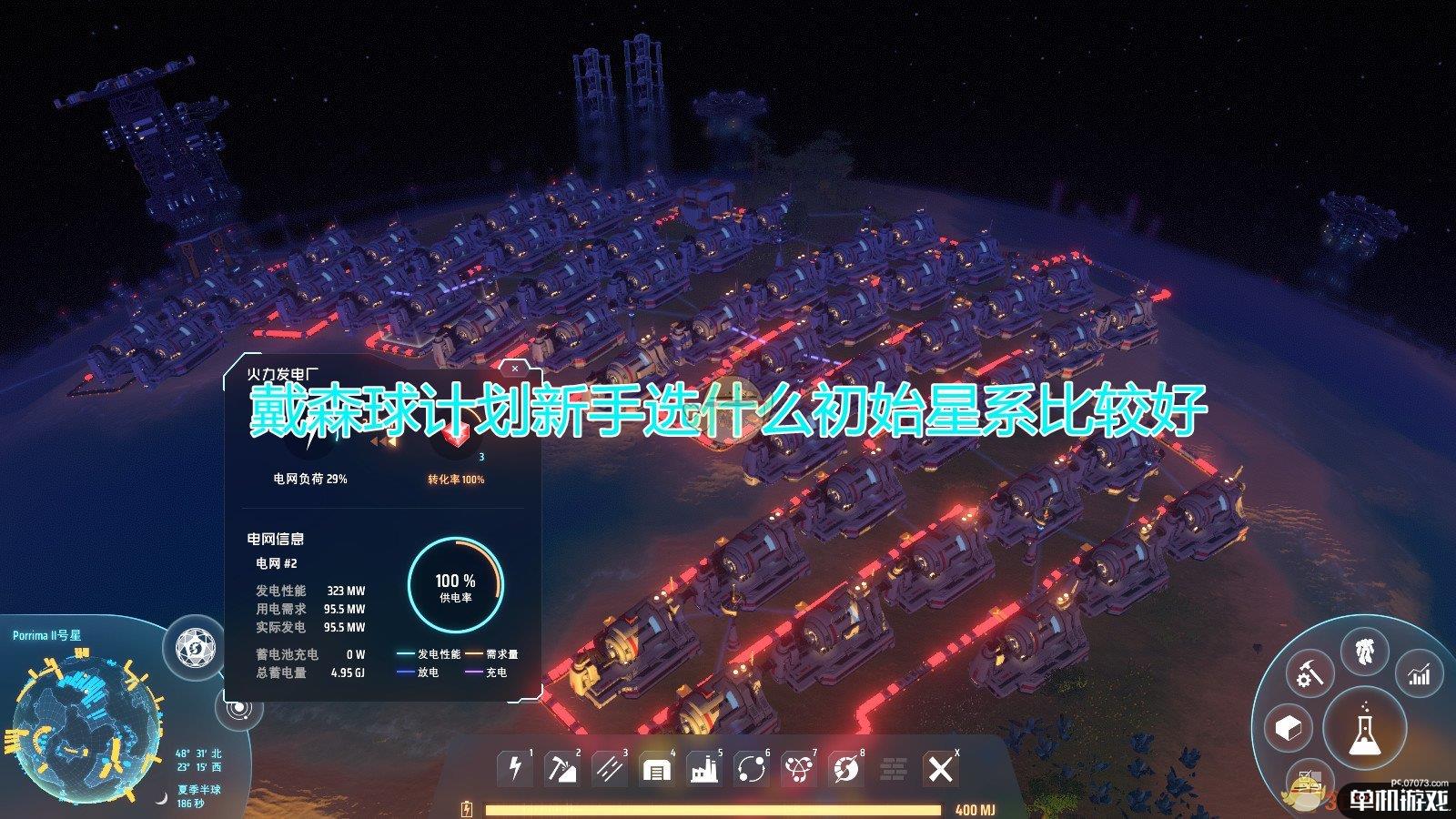Click the mecha upgrade icon in the radial menu
Viewport: 1456px width, 819px height.
click(1365, 651)
